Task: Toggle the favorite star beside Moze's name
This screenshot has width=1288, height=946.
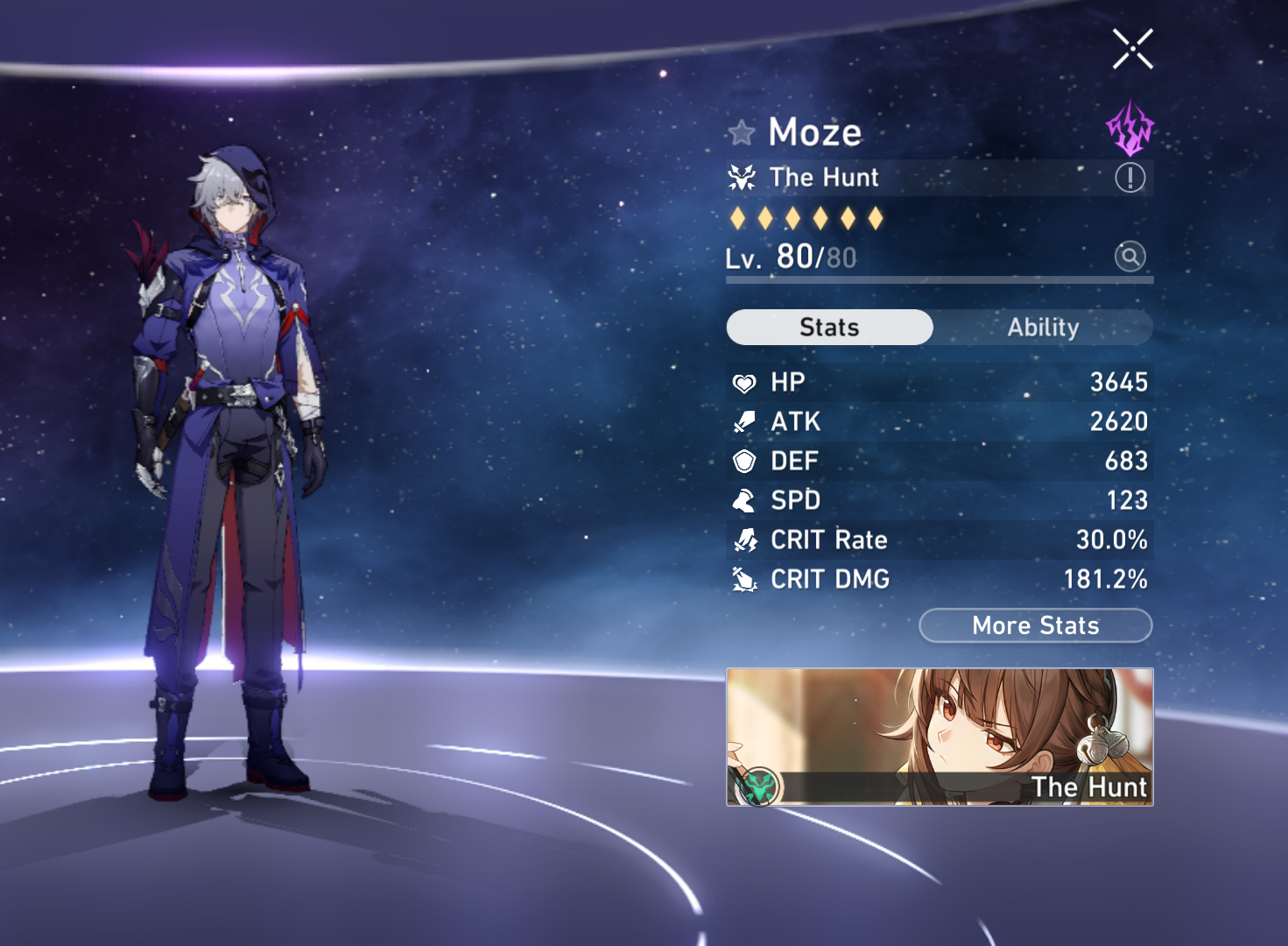Action: 742,131
